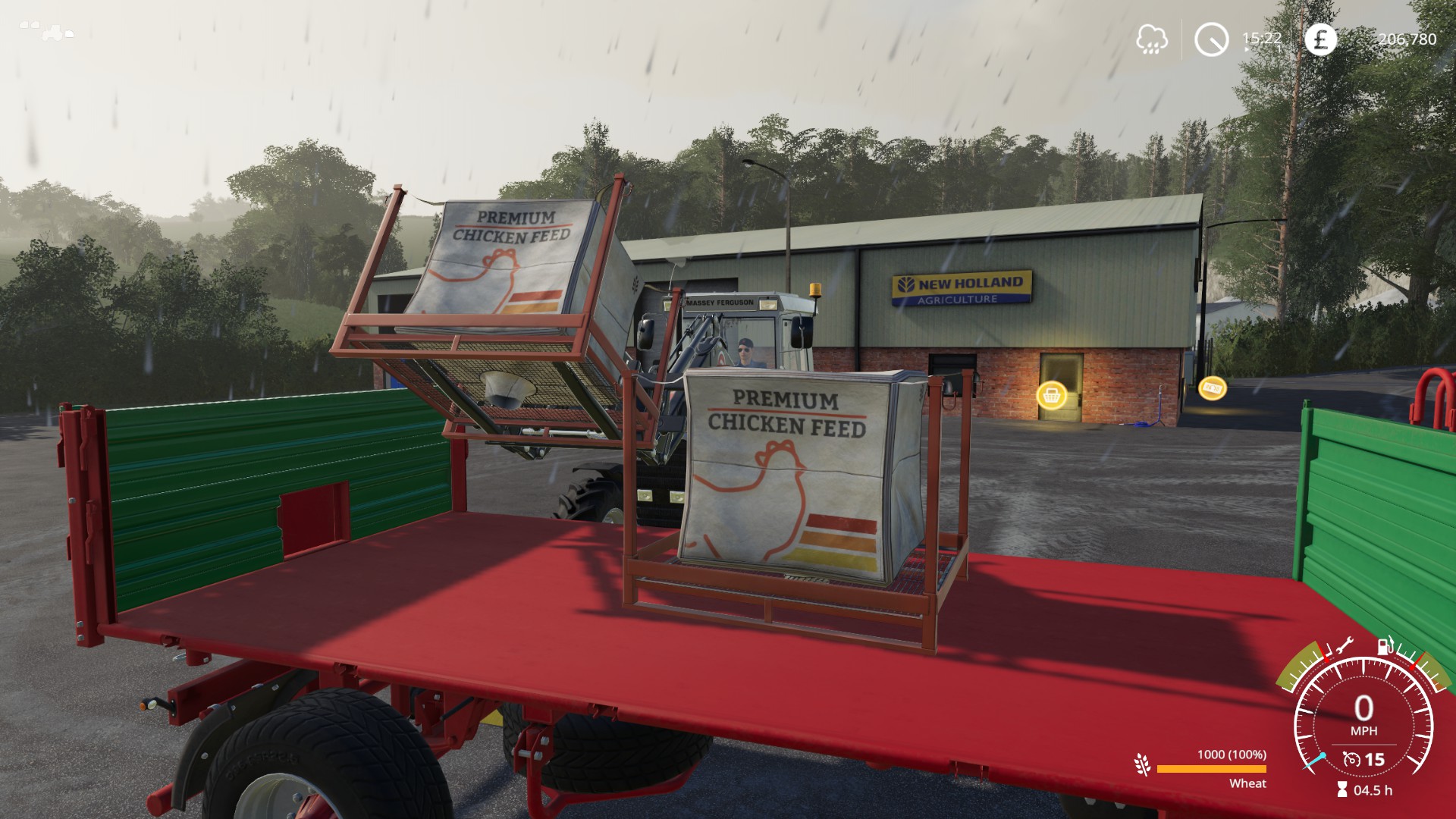Click the fuel pump gauge icon
This screenshot has height=819, width=1456.
1385,645
